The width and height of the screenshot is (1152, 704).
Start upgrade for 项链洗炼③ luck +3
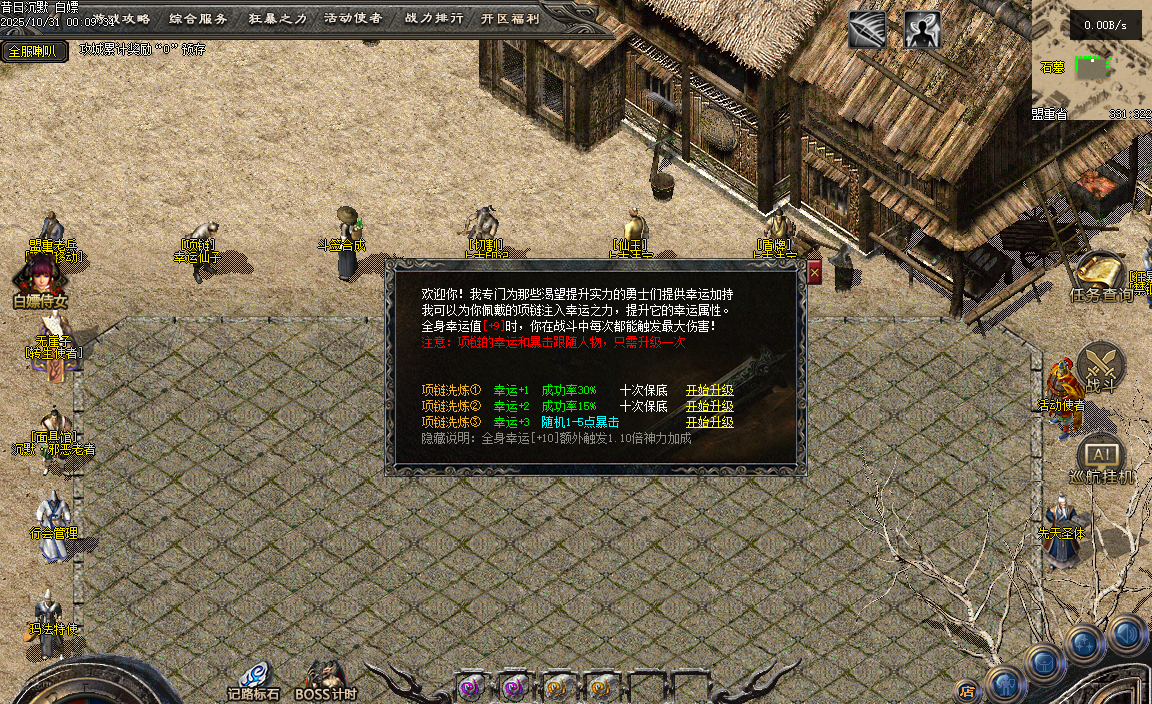[x=709, y=422]
